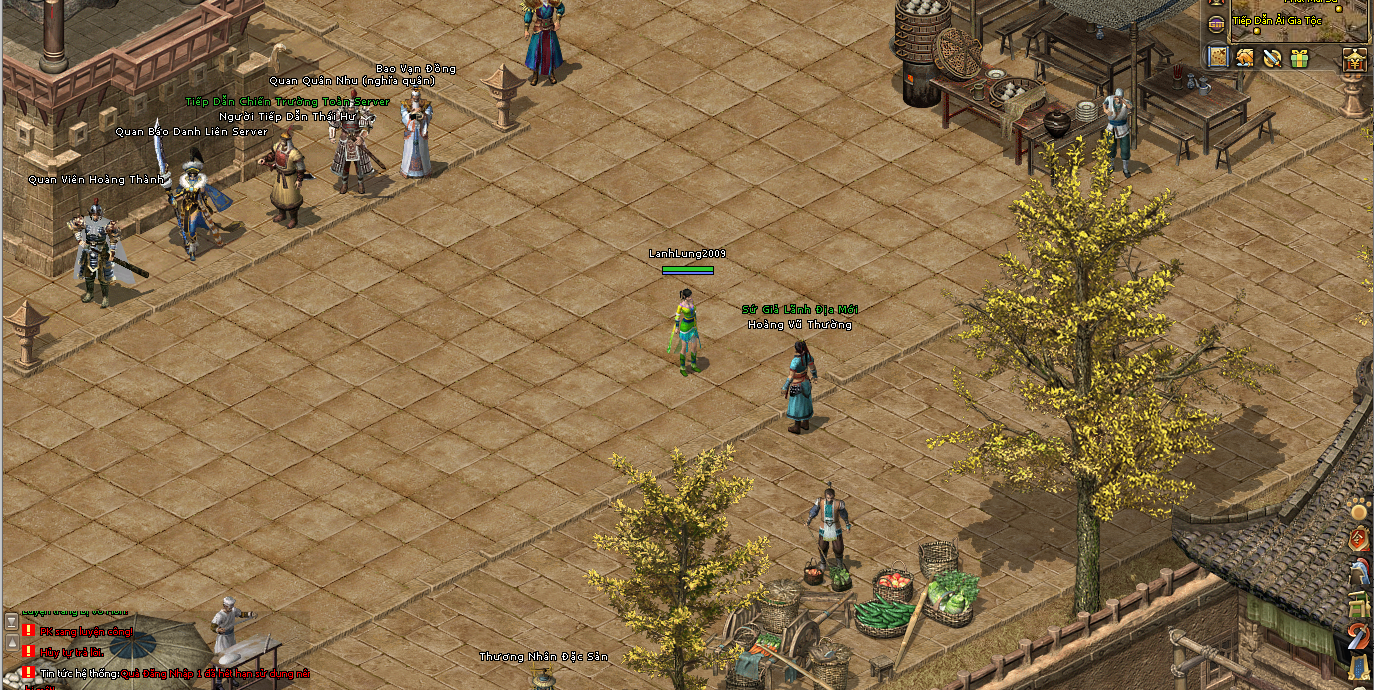Image resolution: width=1374 pixels, height=690 pixels.
Task: Open the treasure shop chest icon
Action: click(x=1354, y=59)
